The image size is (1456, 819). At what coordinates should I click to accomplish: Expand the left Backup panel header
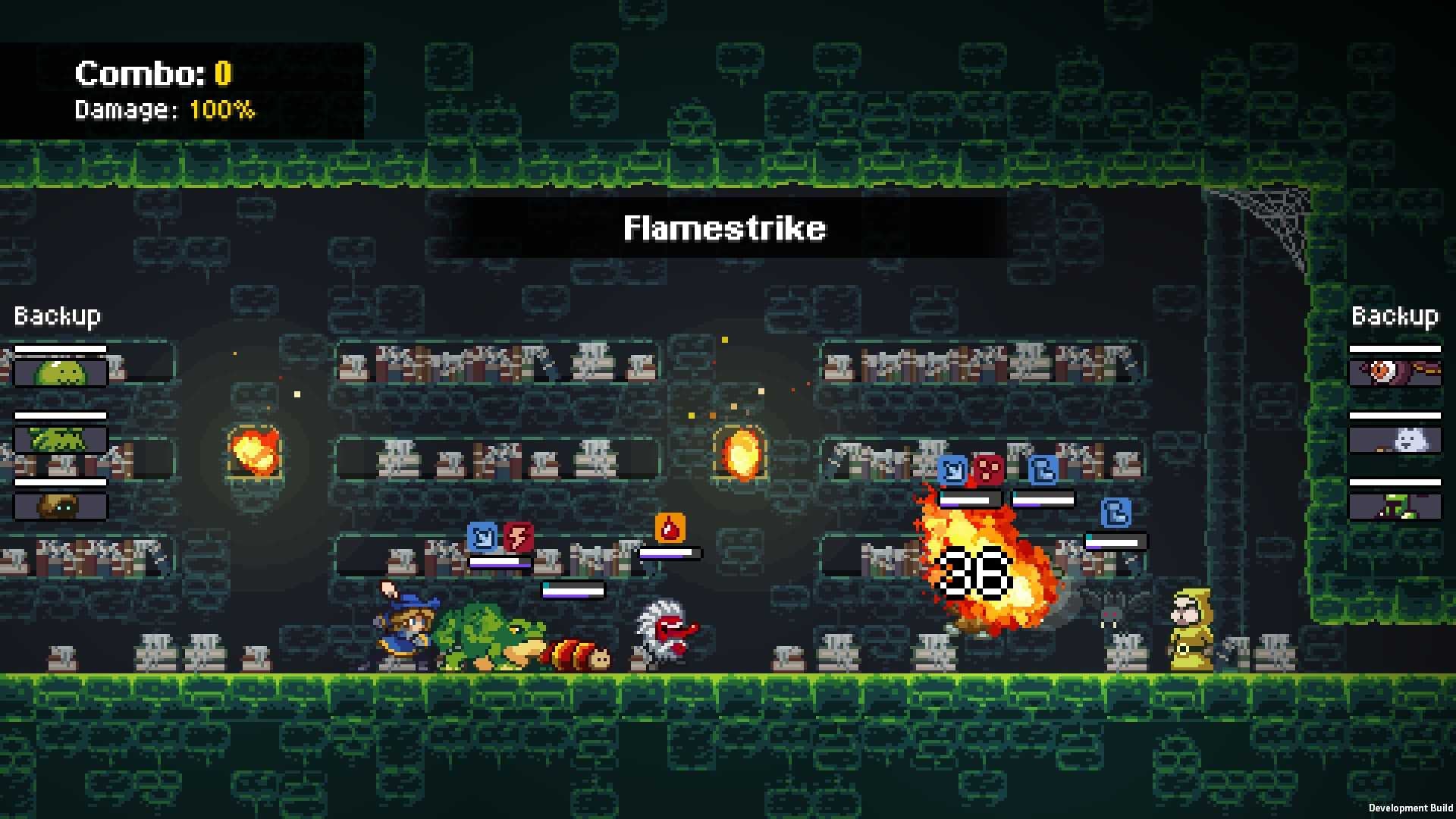(x=57, y=315)
